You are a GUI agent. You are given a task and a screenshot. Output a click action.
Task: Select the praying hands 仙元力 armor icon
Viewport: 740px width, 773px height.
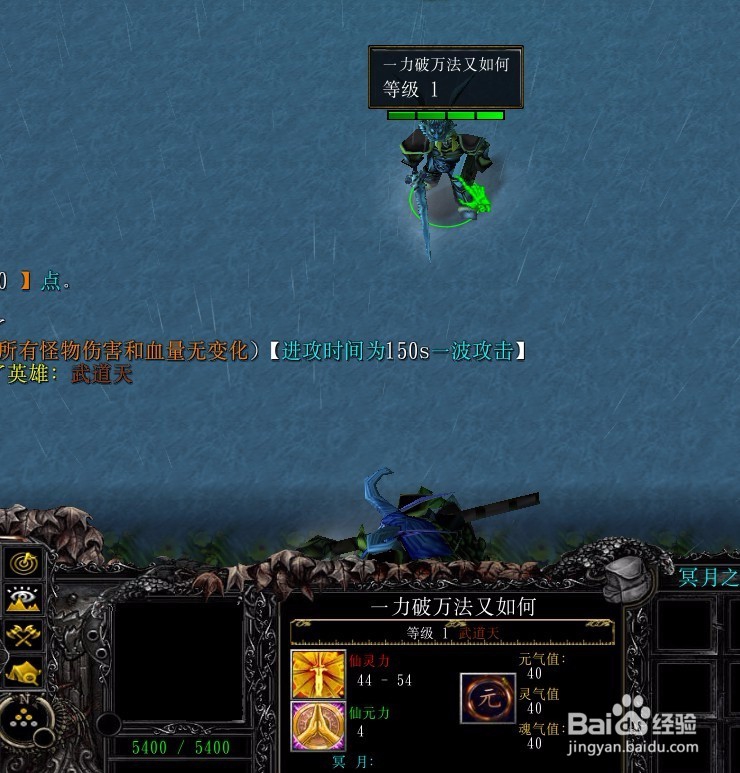point(318,725)
